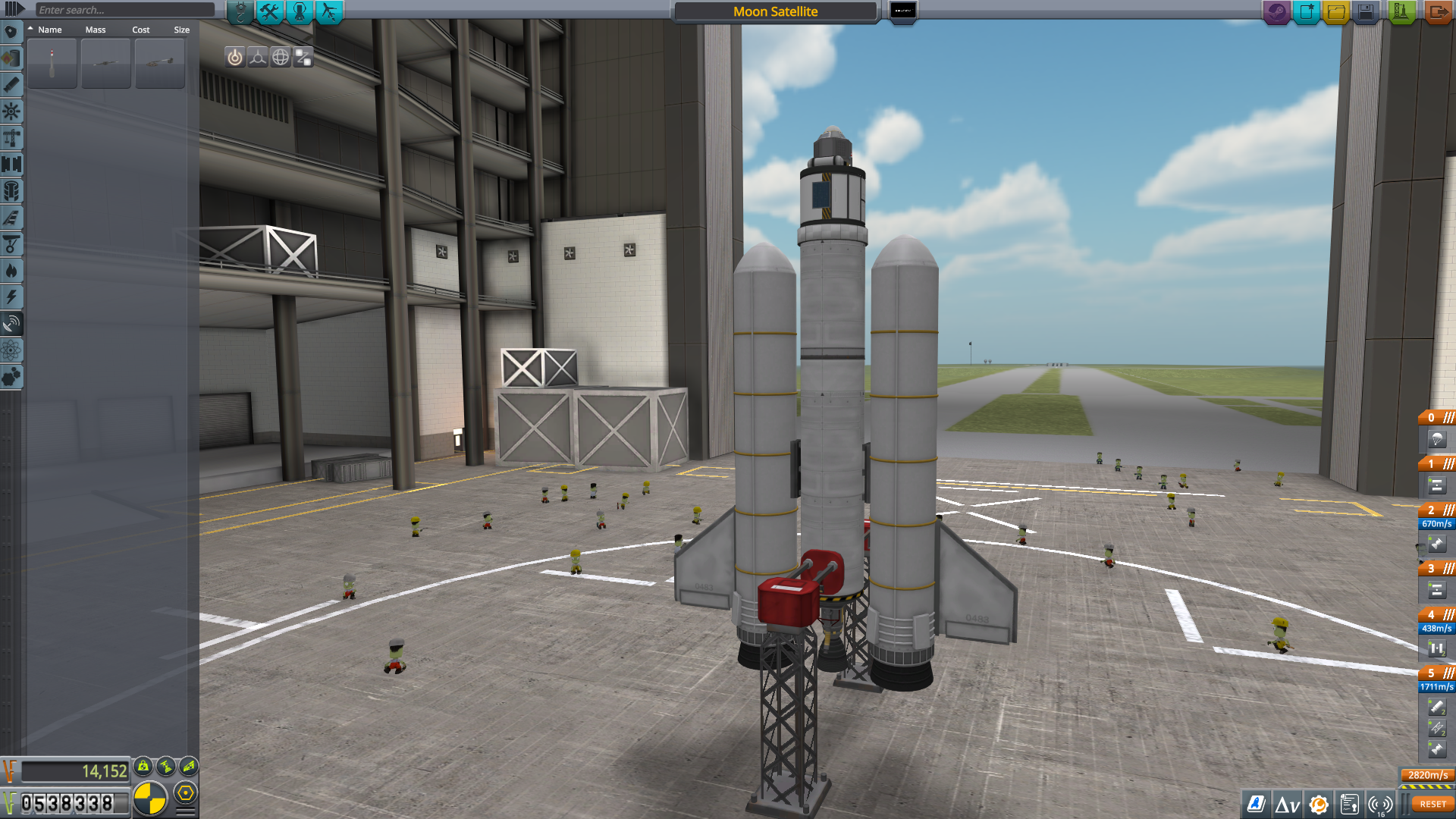Save the craft with the disk icon
The width and height of the screenshot is (1456, 819).
point(1367,12)
